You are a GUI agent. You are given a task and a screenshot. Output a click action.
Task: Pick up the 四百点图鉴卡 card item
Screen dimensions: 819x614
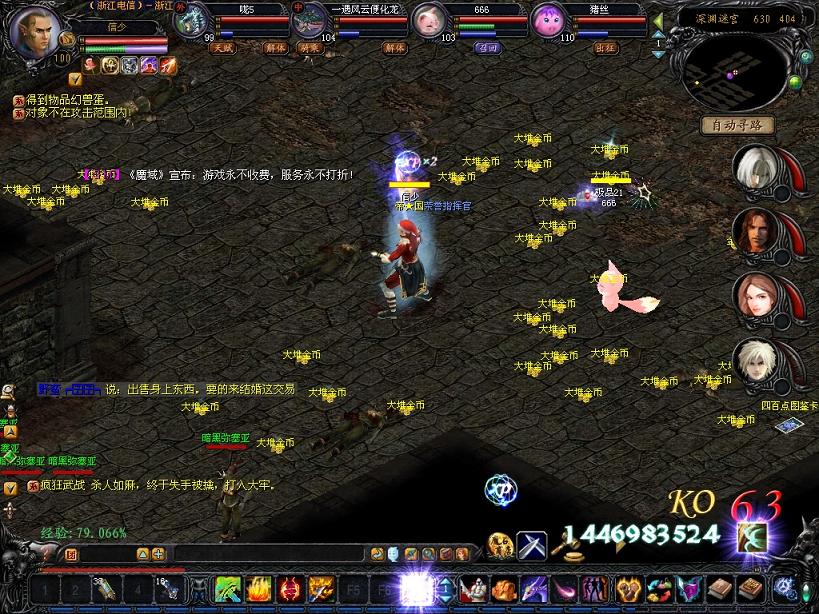pos(787,426)
